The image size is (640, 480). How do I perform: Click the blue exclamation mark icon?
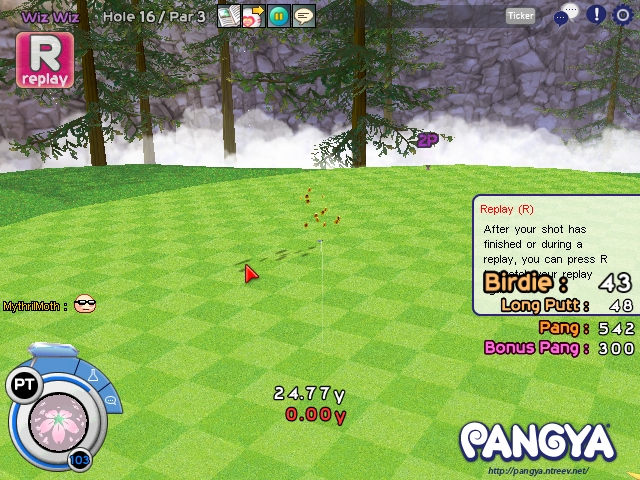(596, 14)
